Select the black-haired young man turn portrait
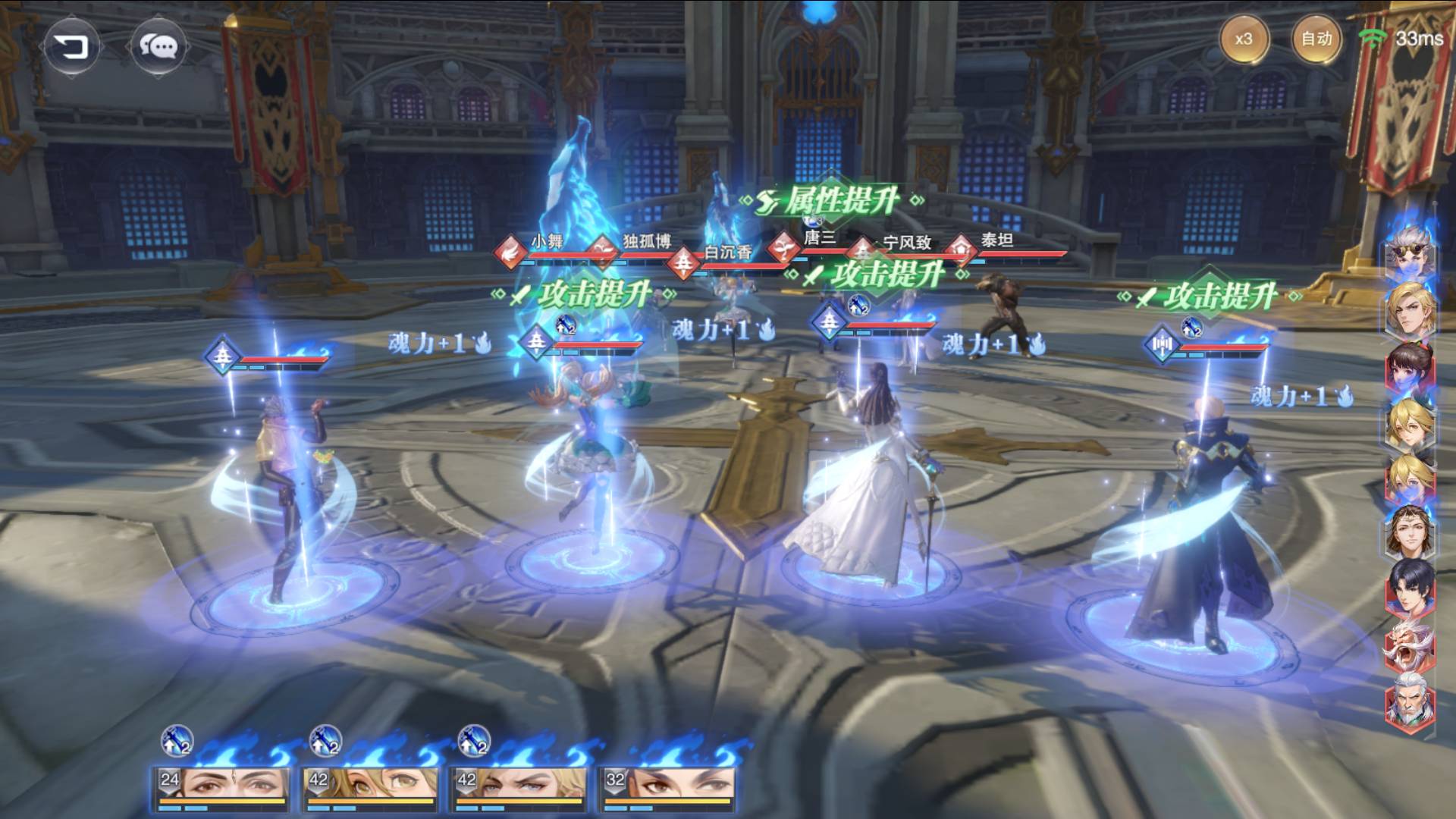 click(x=1409, y=587)
